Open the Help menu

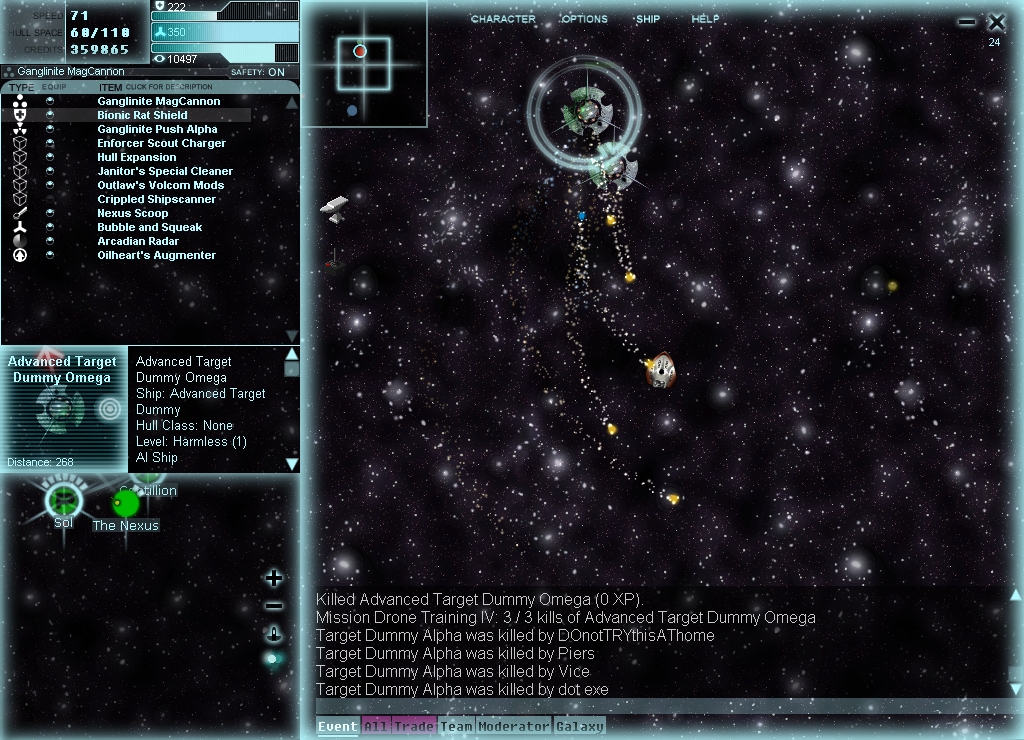pyautogui.click(x=705, y=19)
